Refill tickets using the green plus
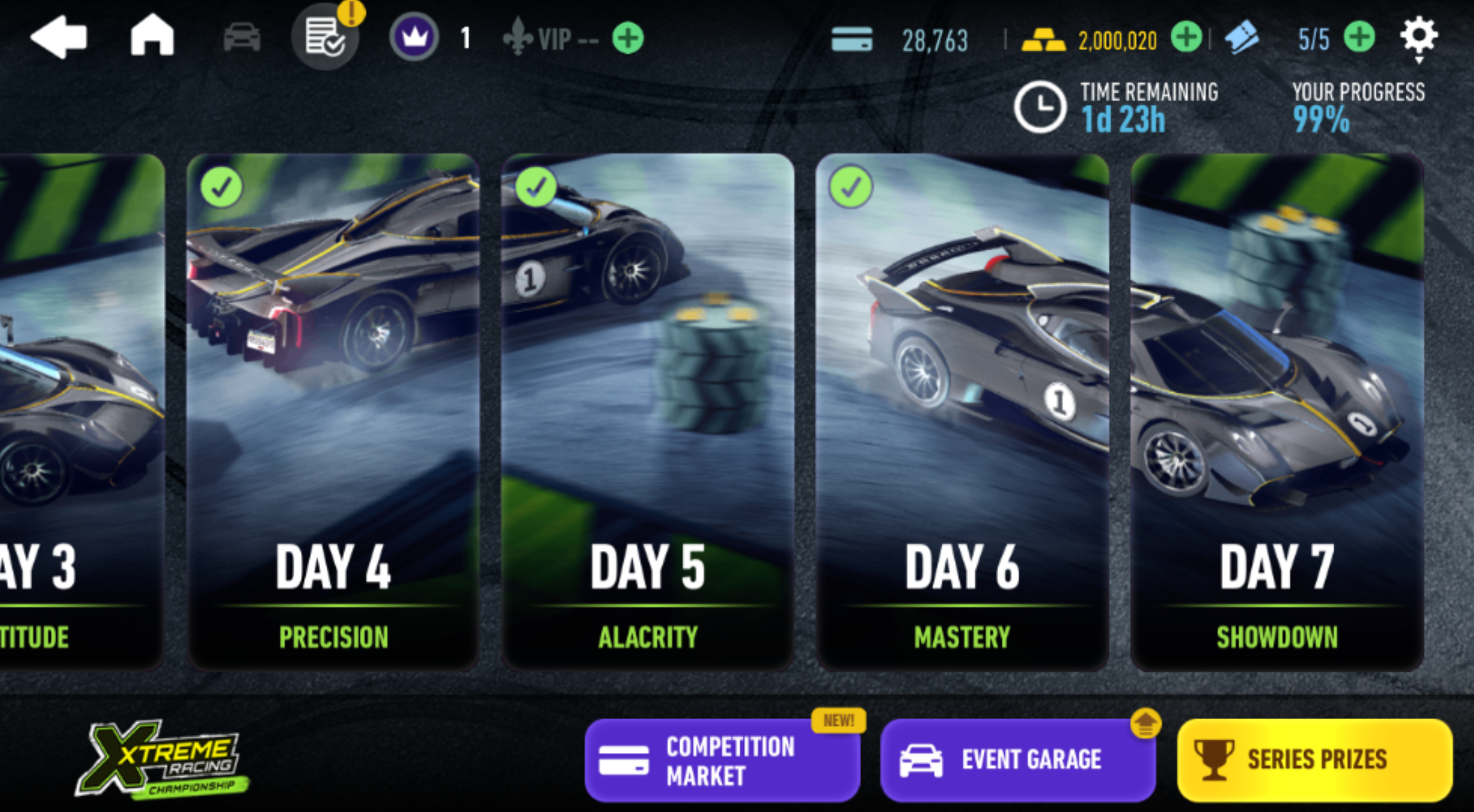This screenshot has width=1474, height=812. (x=1359, y=37)
